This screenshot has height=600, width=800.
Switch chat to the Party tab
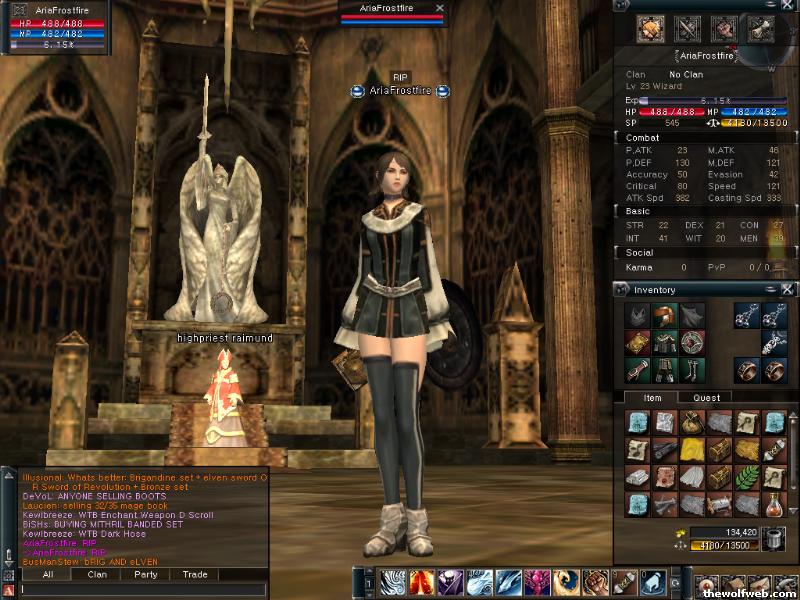point(146,575)
